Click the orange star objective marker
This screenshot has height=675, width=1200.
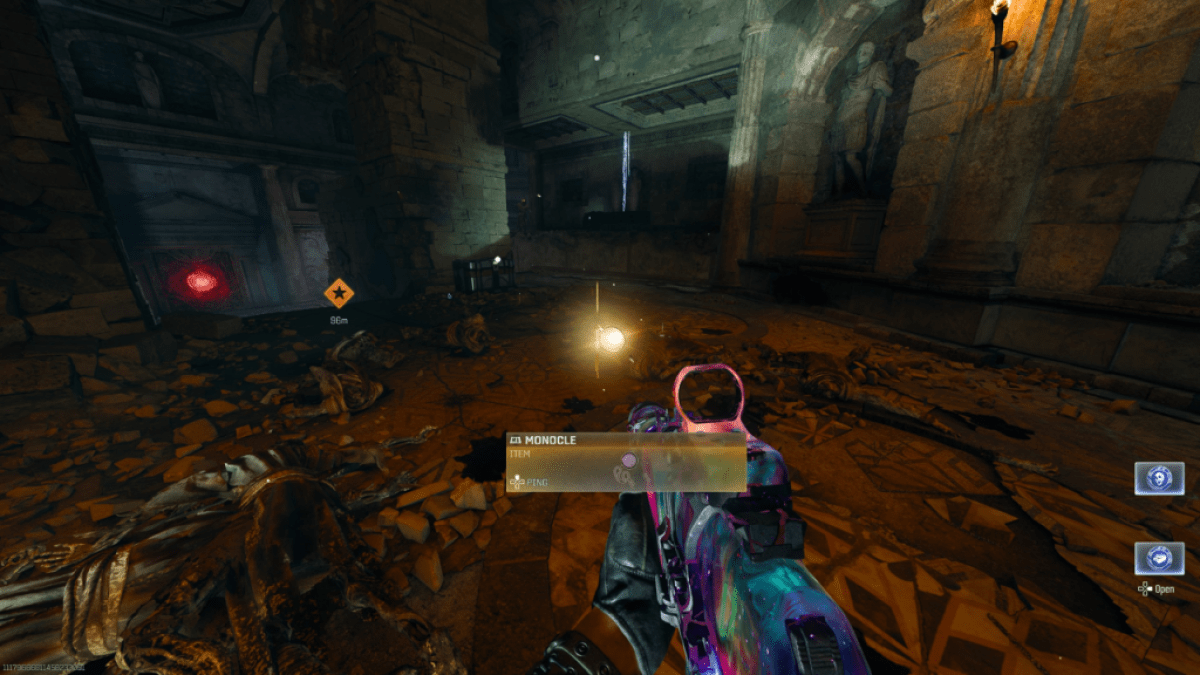(x=339, y=293)
